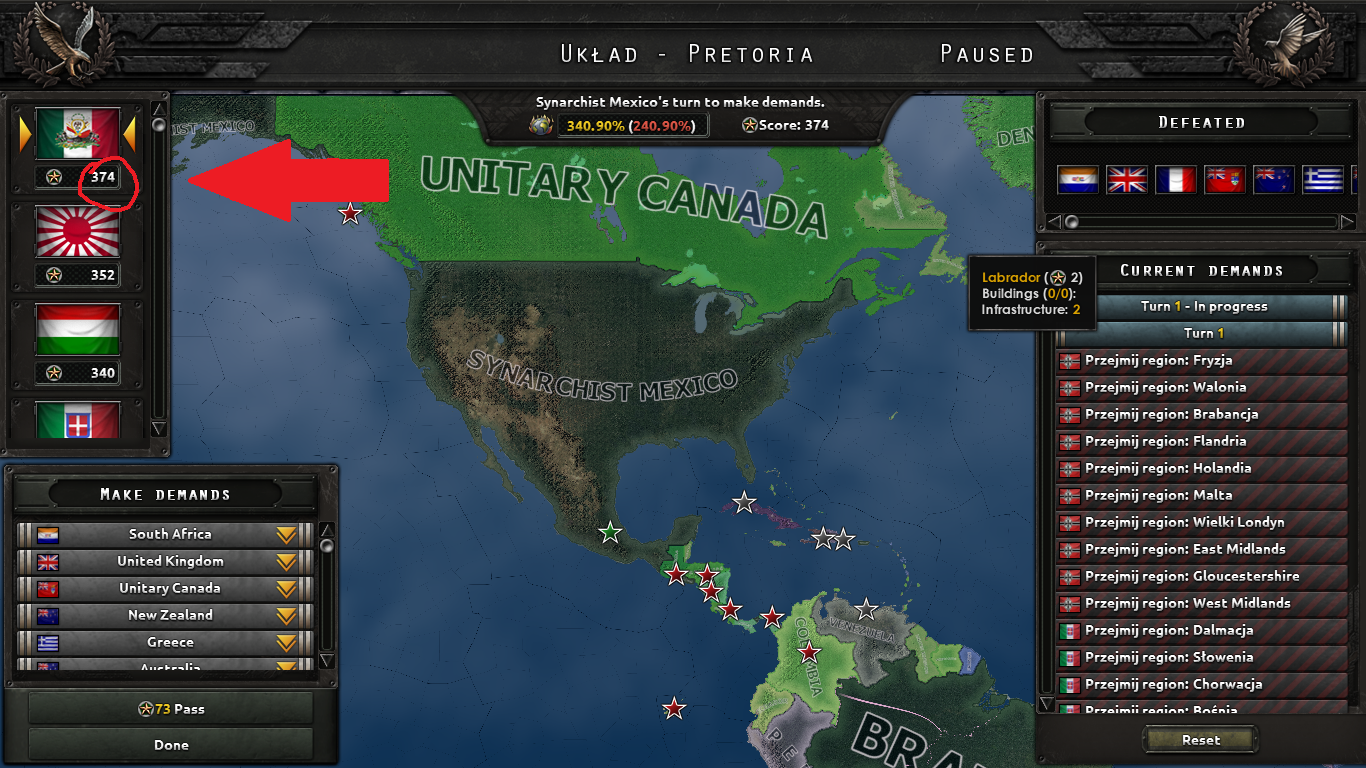Screen dimensions: 1366x768
Task: Expand the South Africa demands dropdown
Action: 287,534
